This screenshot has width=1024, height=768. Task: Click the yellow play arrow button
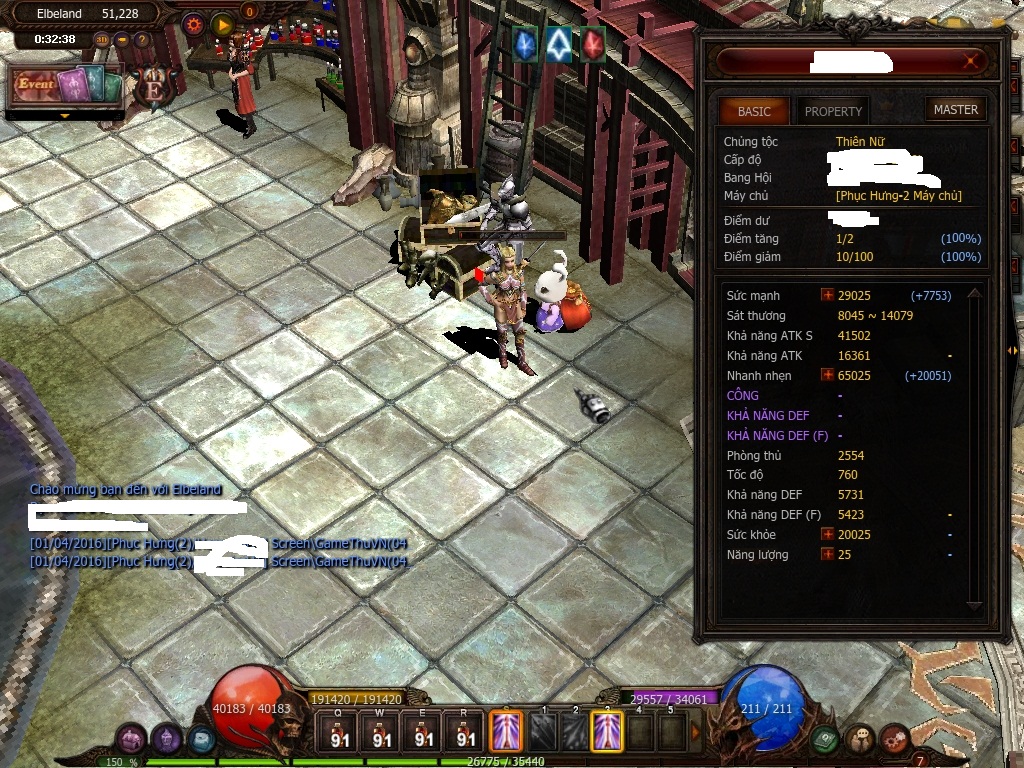(223, 24)
